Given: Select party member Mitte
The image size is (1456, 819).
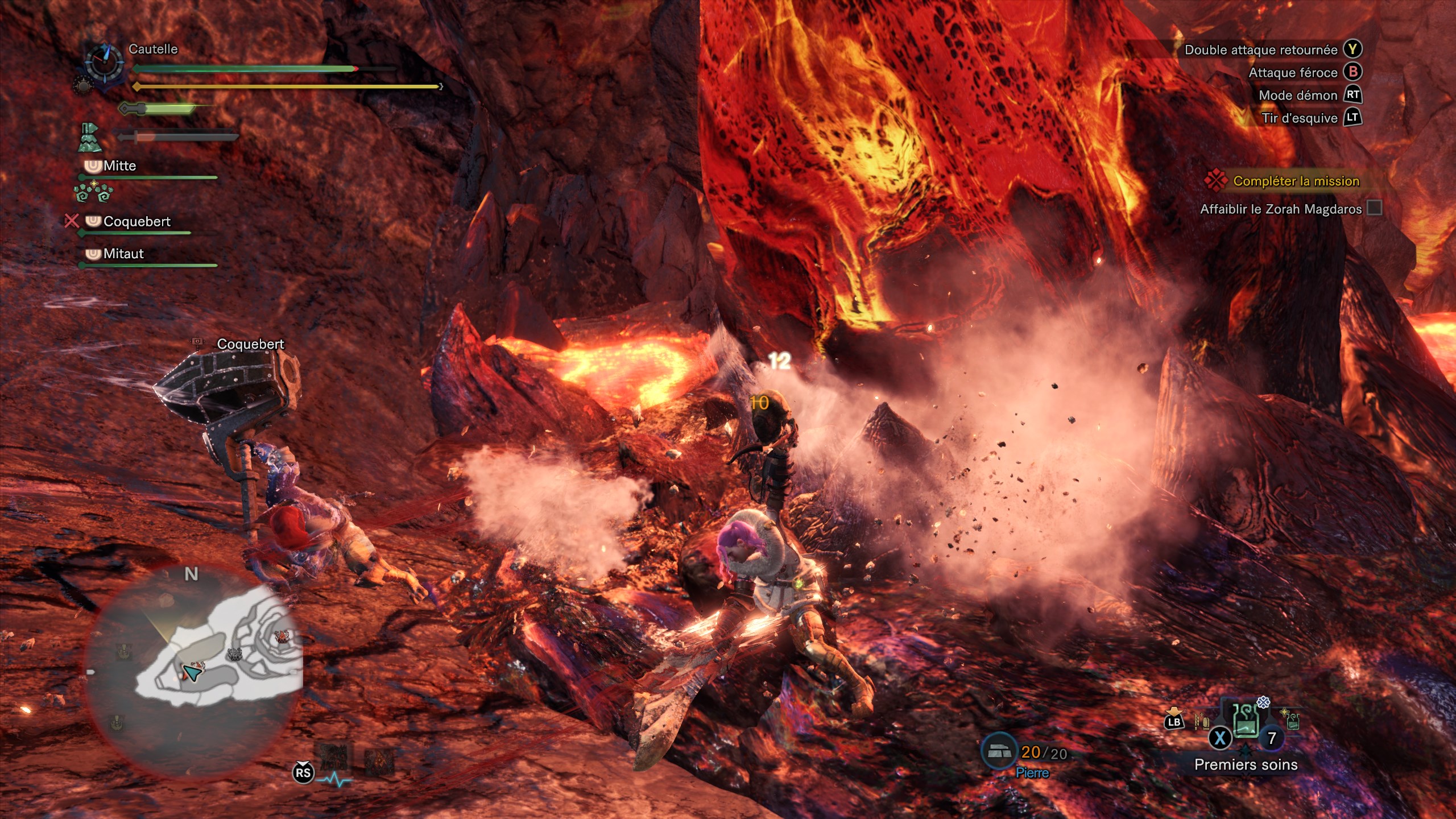Looking at the screenshot, I should point(119,166).
